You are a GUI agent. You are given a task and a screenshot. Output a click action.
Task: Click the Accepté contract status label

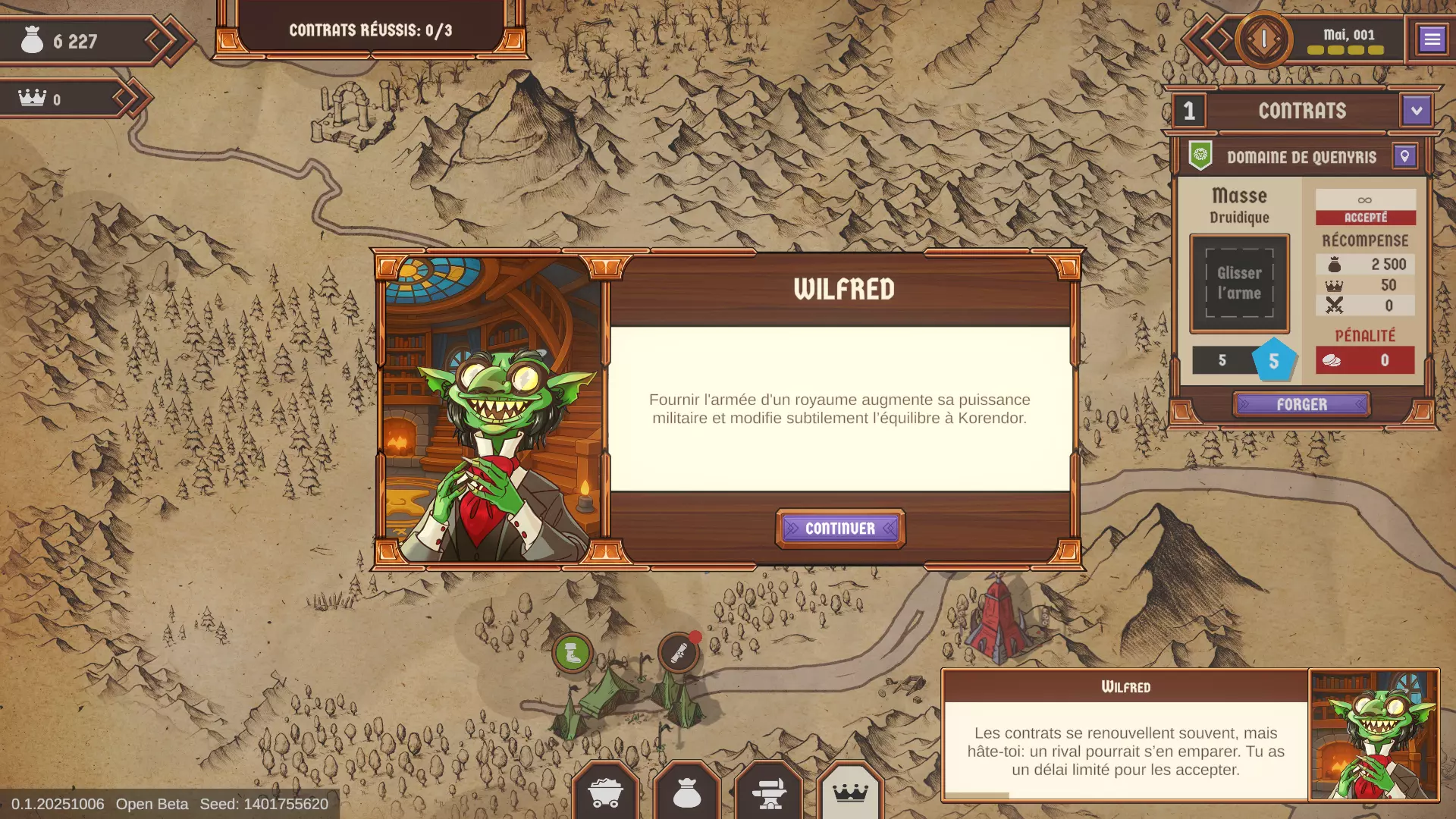[1365, 218]
